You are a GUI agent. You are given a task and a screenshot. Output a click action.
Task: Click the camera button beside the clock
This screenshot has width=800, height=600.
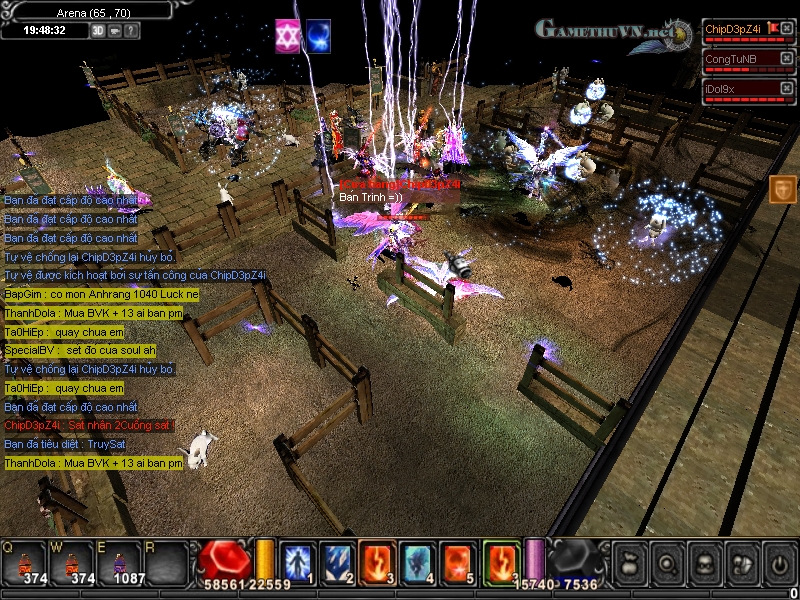pos(115,30)
